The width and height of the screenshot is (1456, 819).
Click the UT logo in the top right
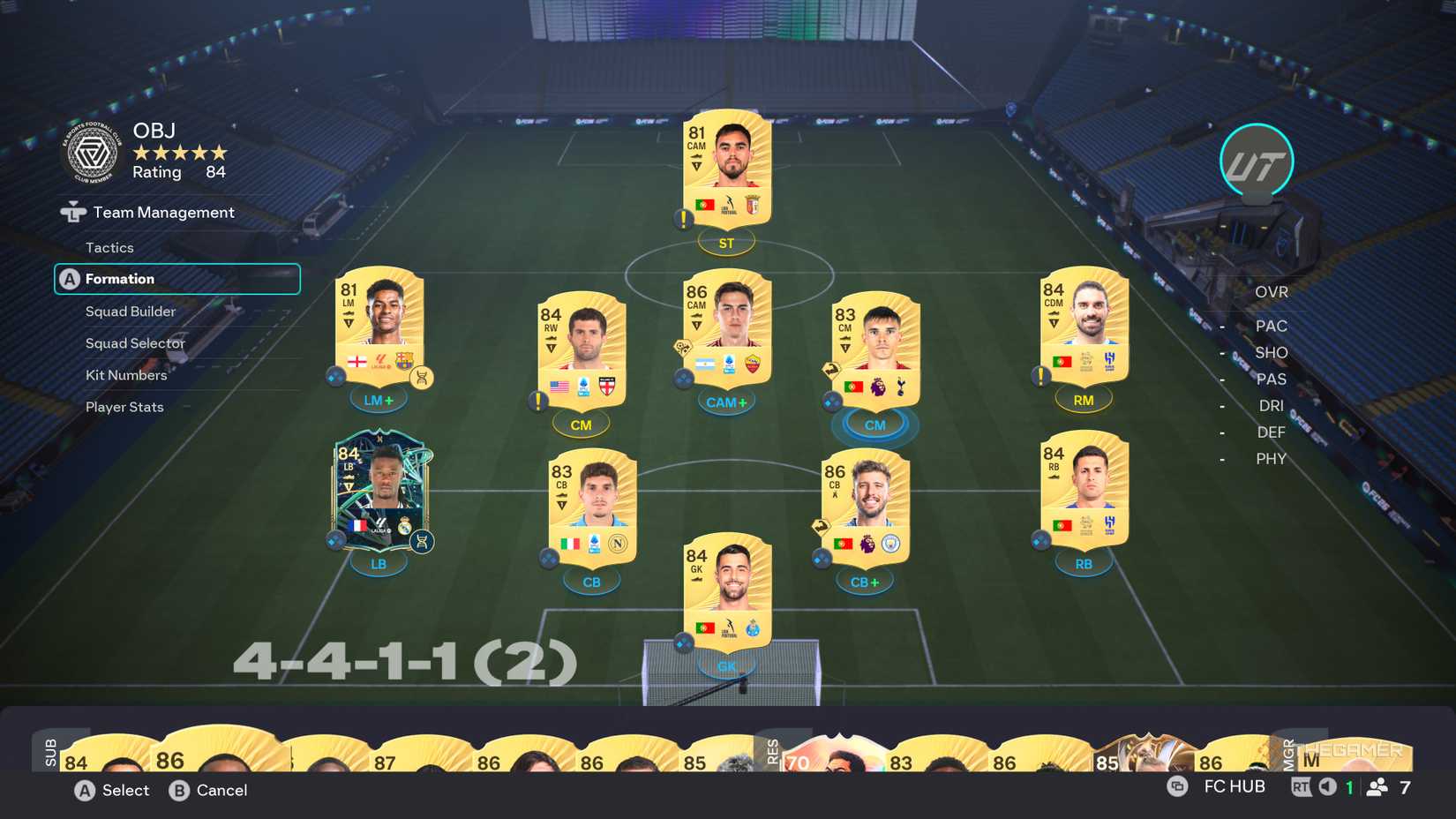pos(1255,161)
